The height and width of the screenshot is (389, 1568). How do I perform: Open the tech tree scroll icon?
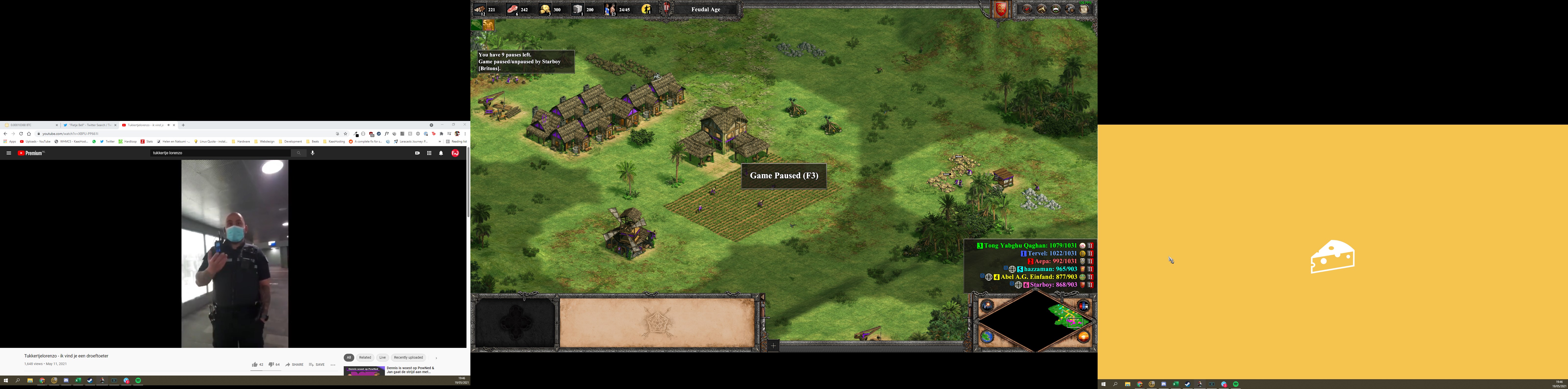tap(1084, 9)
